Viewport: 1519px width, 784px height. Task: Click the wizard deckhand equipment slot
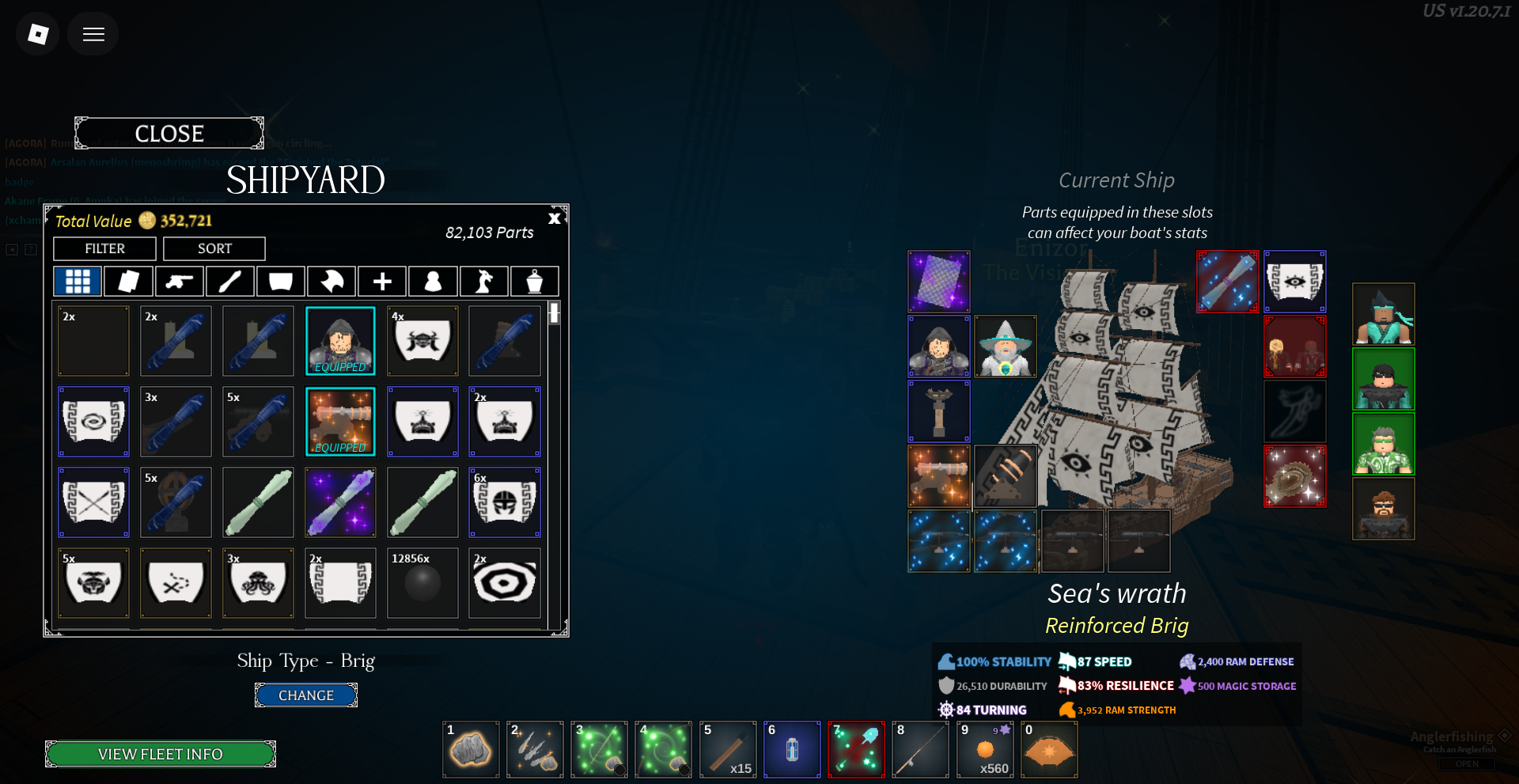1005,347
